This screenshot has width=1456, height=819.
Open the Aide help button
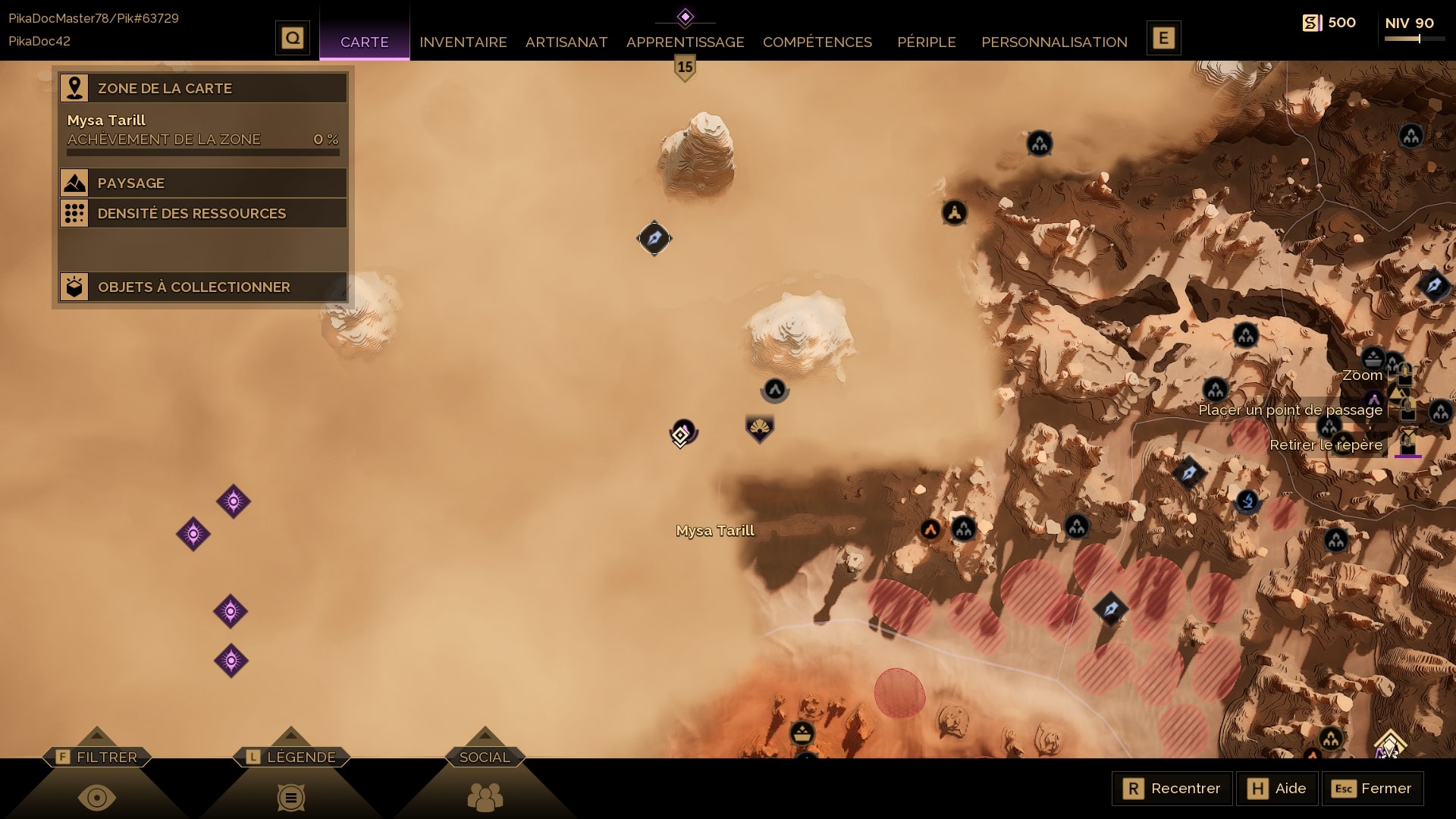(x=1277, y=788)
